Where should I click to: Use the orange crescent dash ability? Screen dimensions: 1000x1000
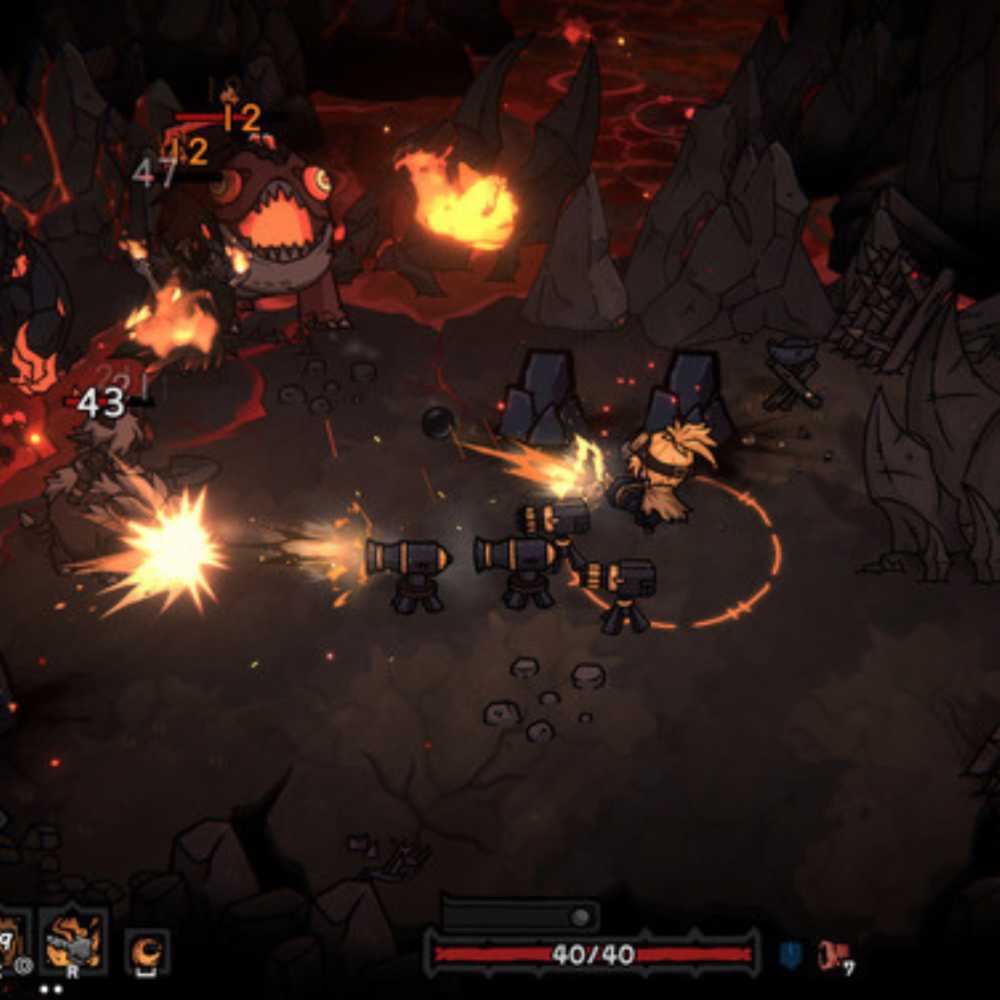point(147,951)
